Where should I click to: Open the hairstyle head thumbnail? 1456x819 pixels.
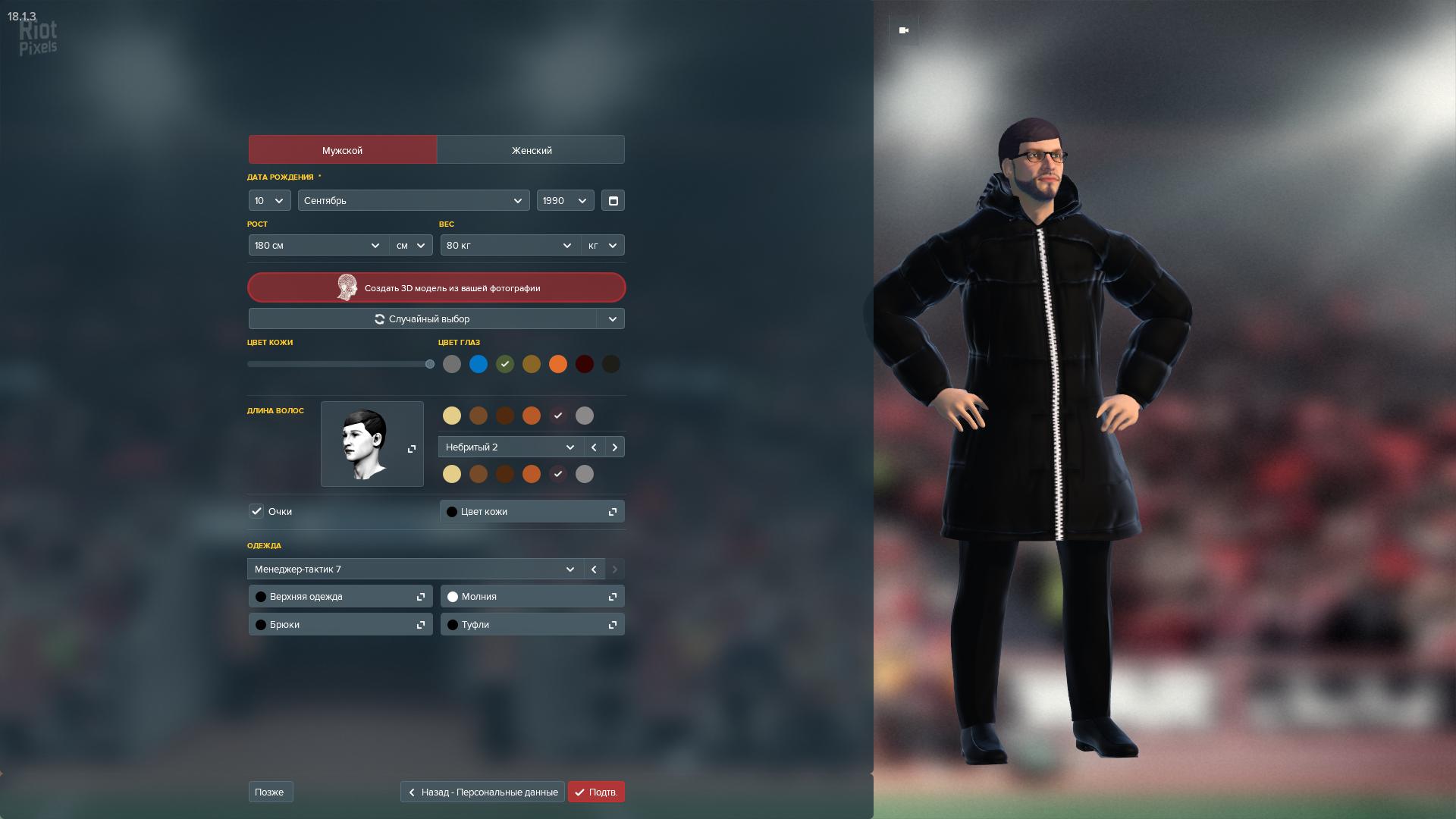[x=372, y=444]
